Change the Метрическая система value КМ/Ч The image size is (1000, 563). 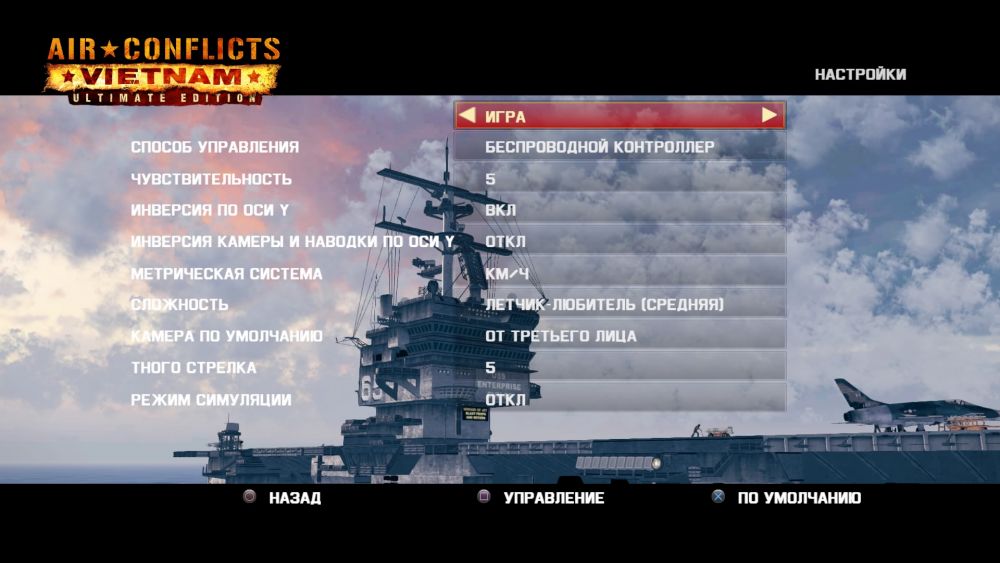619,273
